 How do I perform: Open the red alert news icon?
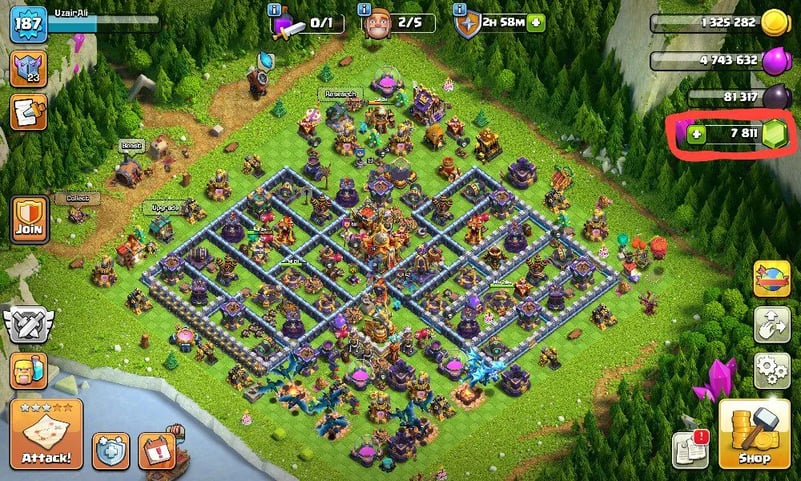click(156, 450)
